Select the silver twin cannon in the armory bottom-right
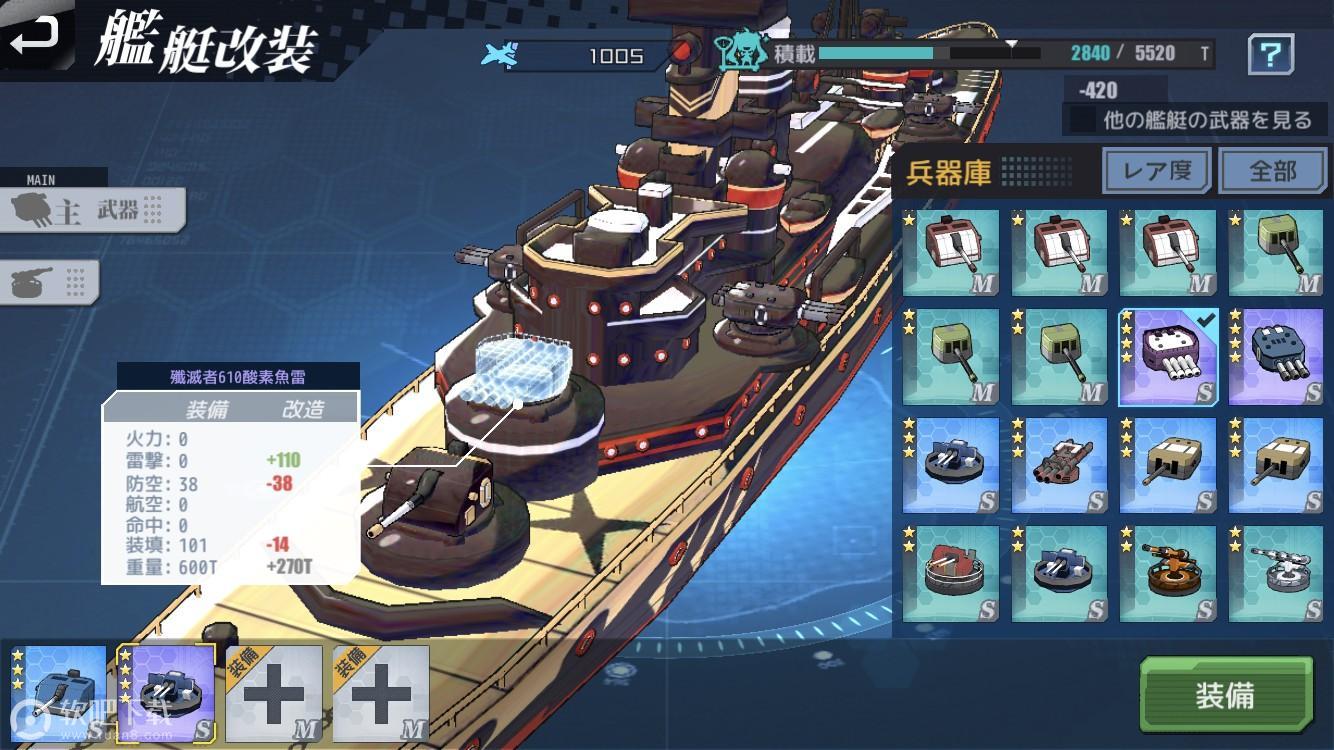This screenshot has height=750, width=1334. 1275,572
